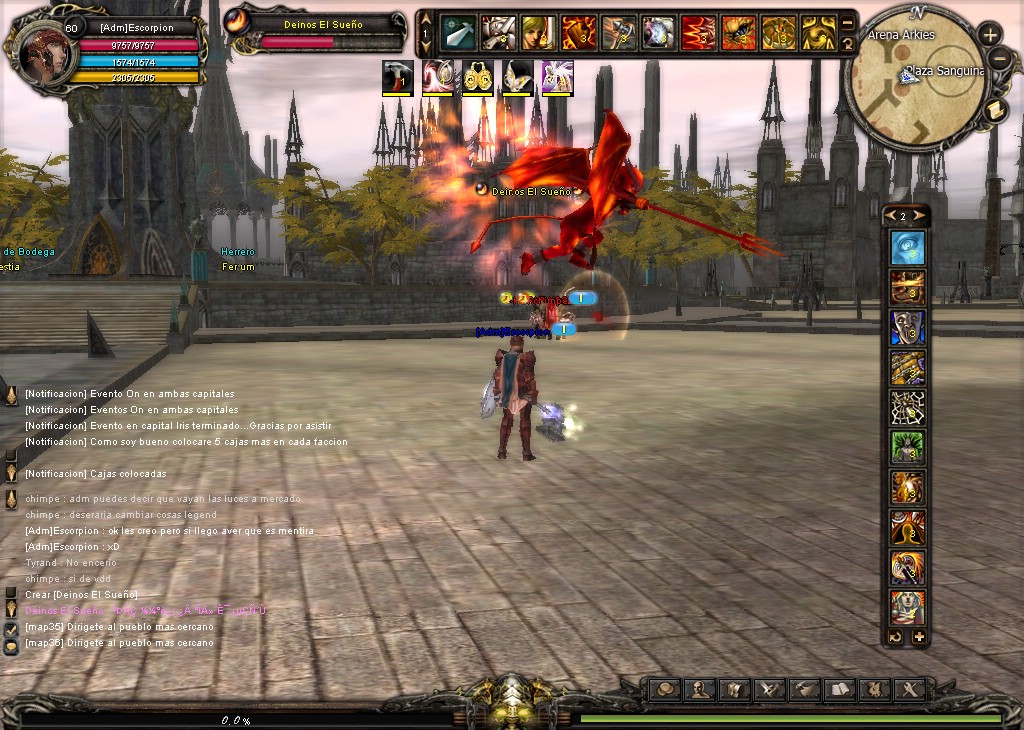Open the wrench and tools settings
This screenshot has width=1024, height=730.
pos(909,689)
